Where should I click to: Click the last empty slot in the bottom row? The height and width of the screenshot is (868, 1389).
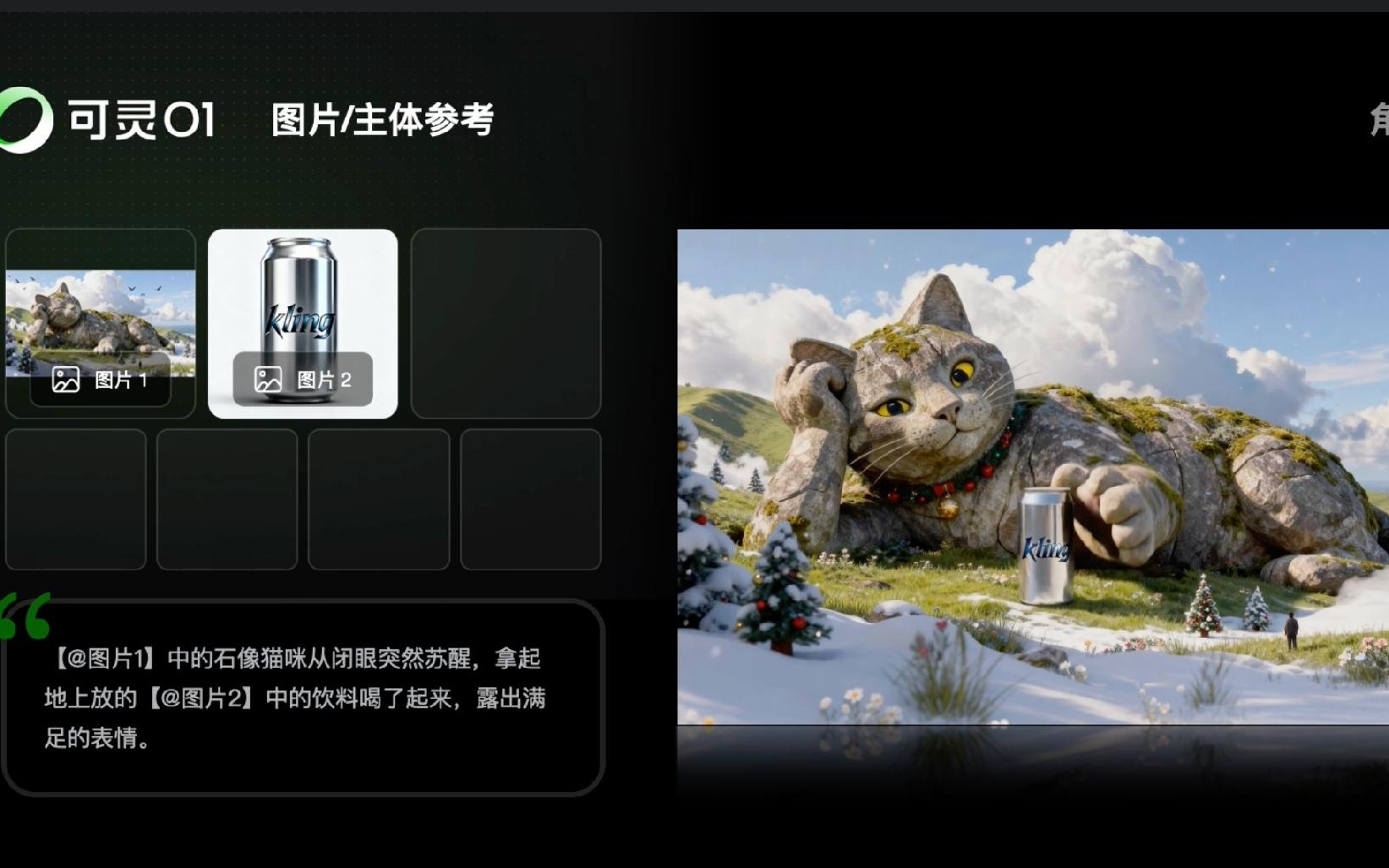tap(531, 500)
